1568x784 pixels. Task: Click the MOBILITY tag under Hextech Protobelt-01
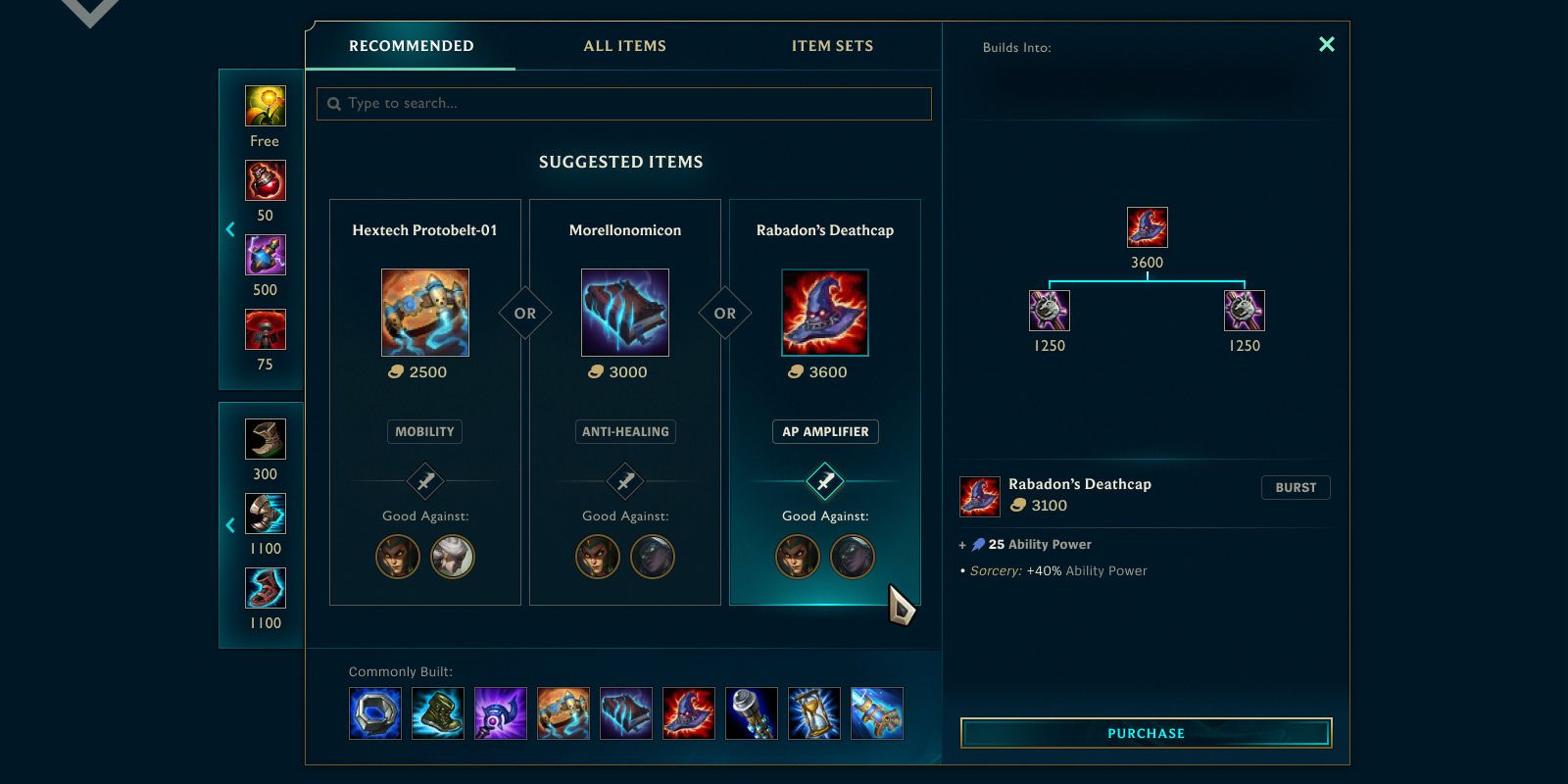pyautogui.click(x=424, y=431)
